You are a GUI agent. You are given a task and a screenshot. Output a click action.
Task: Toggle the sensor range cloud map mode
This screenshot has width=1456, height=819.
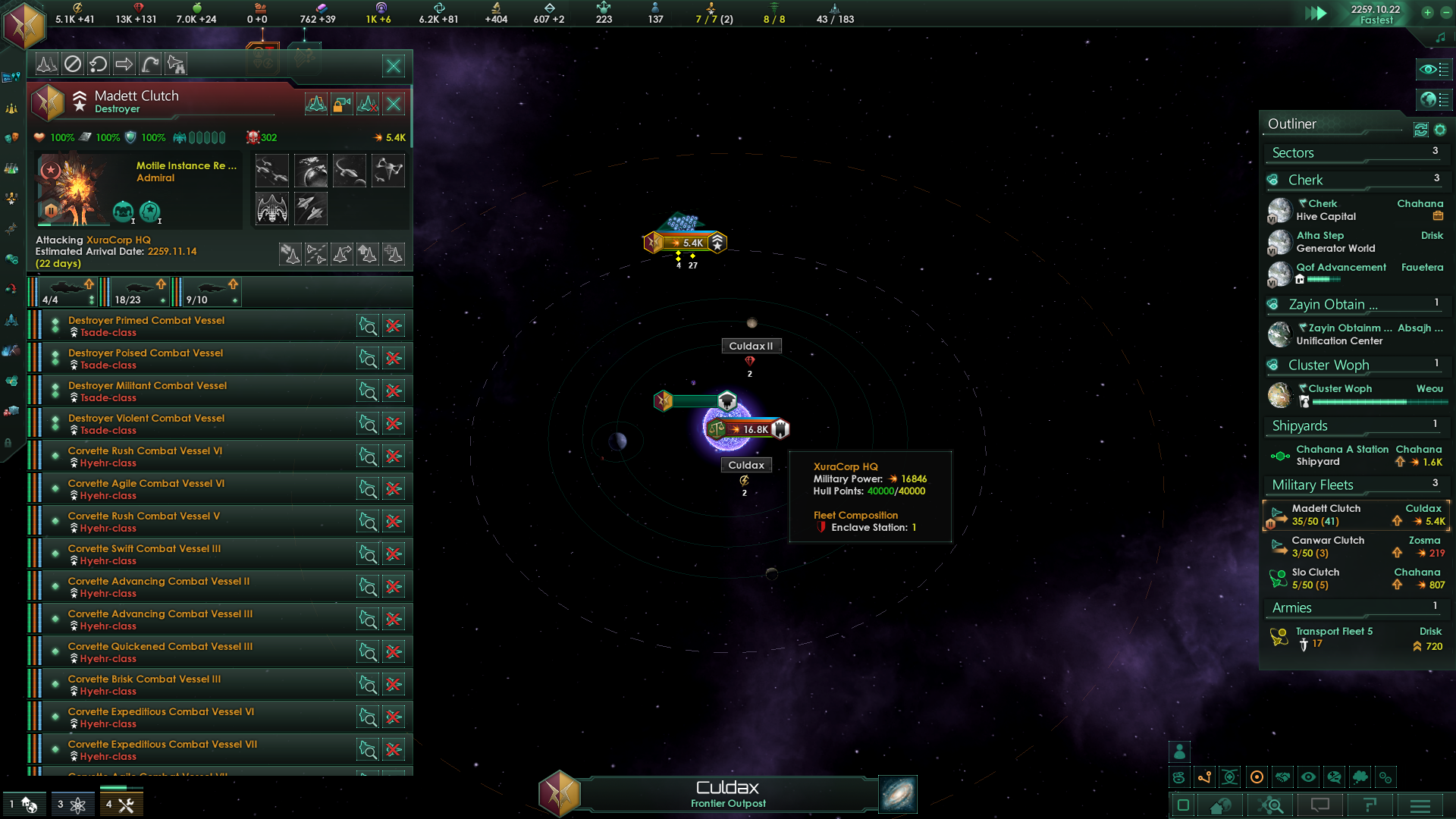(x=1360, y=777)
